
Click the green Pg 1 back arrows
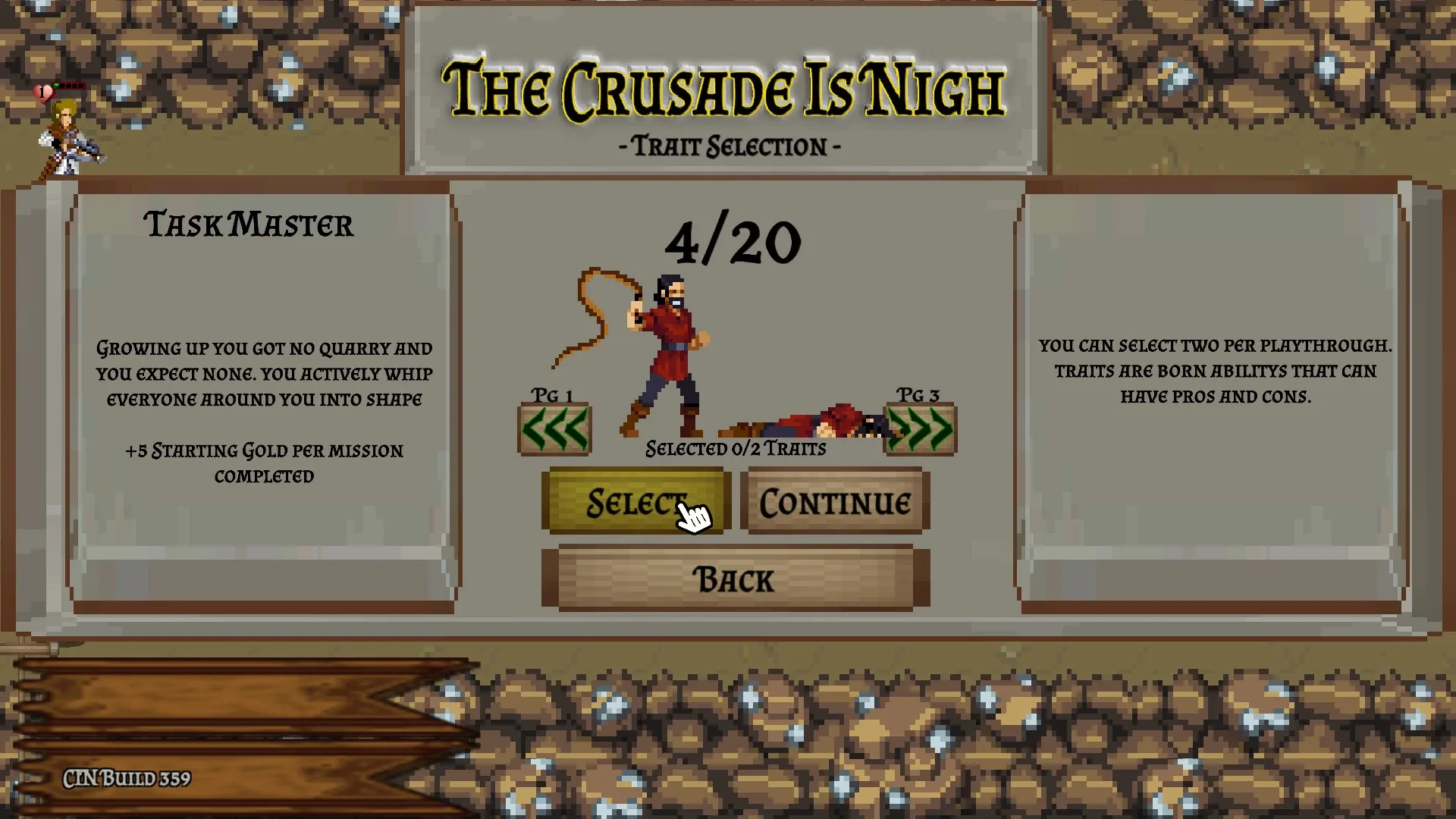pyautogui.click(x=554, y=427)
